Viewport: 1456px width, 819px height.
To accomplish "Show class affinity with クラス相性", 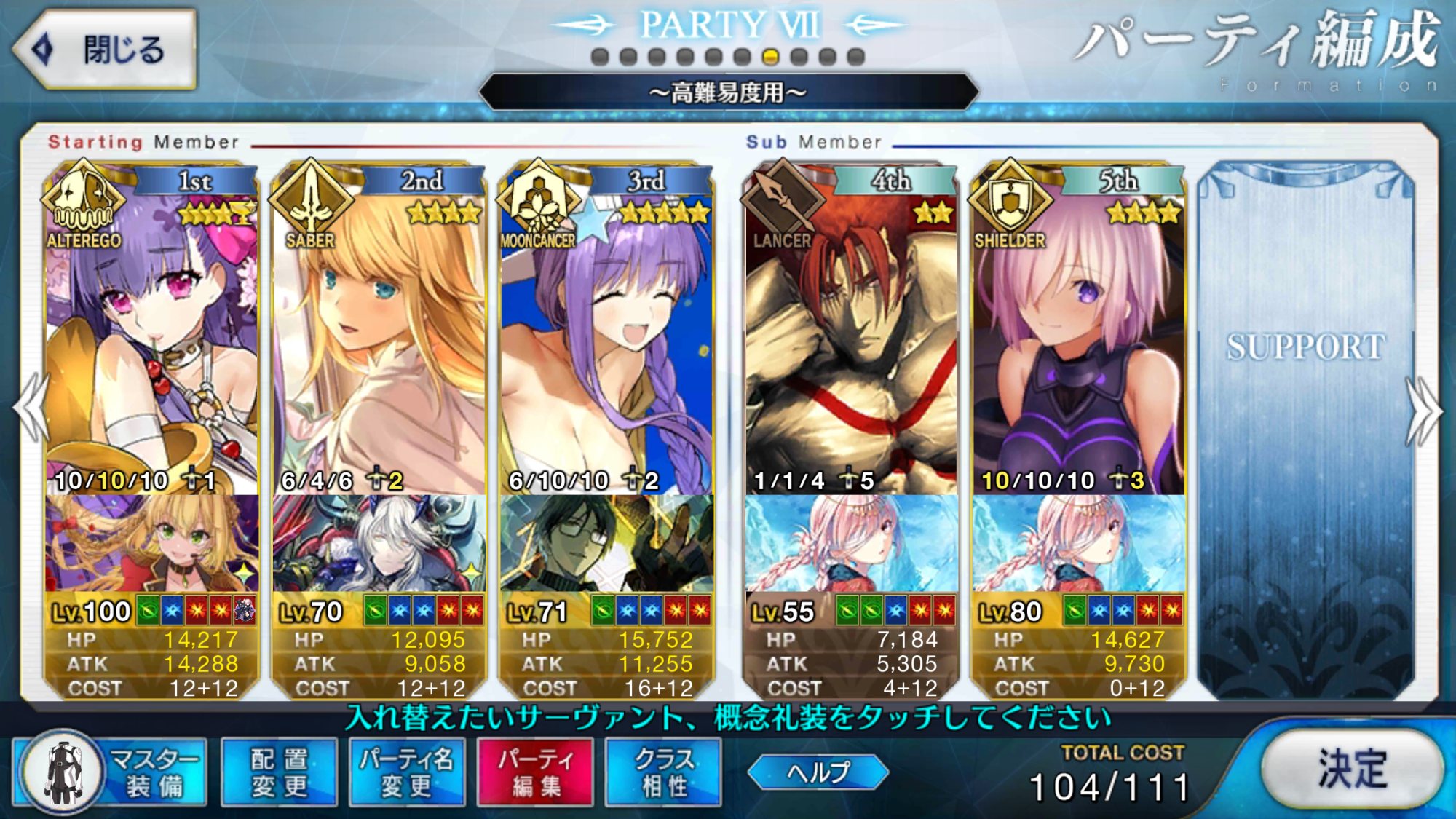I will (x=663, y=772).
